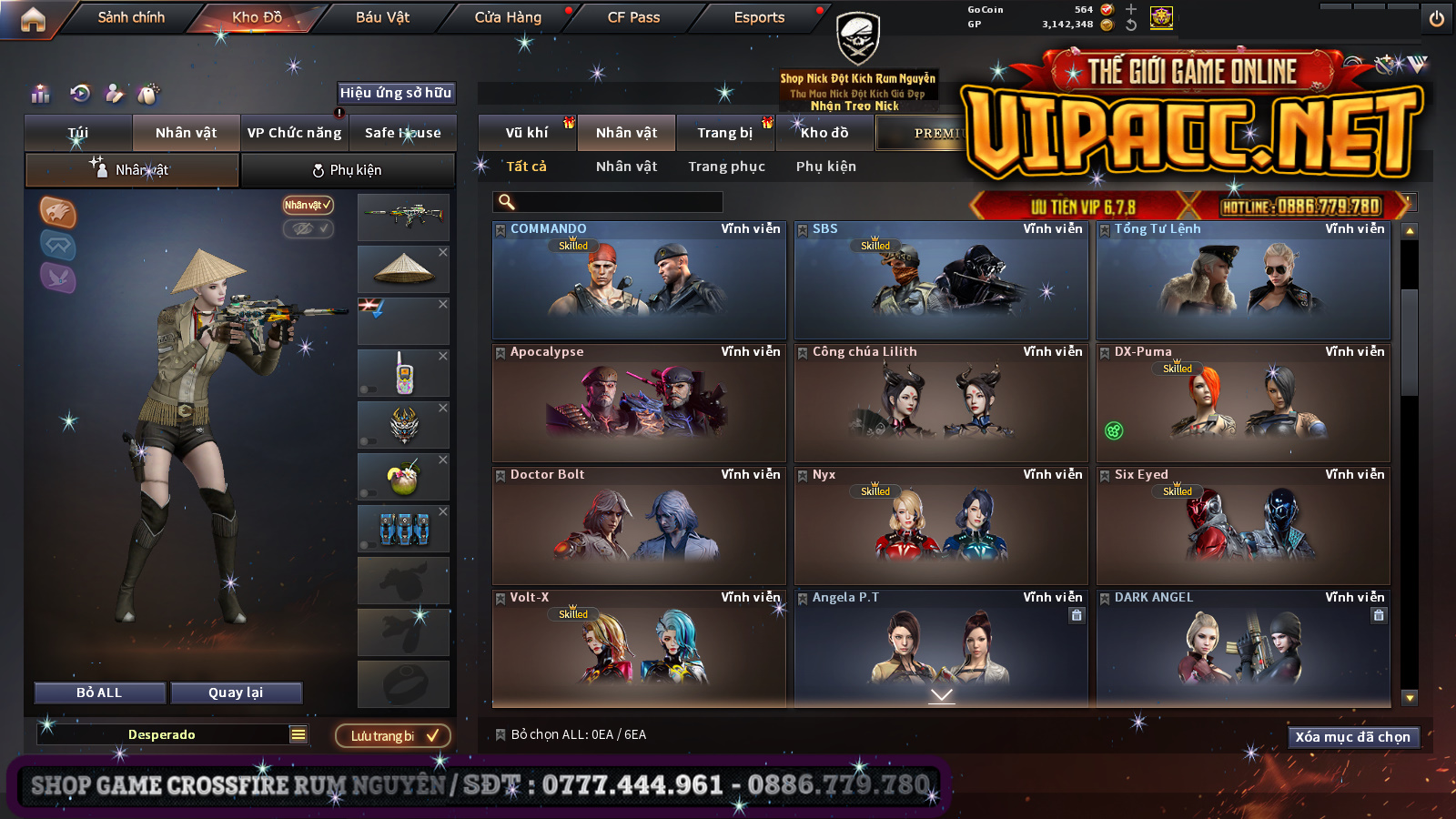The image size is (1456, 819).
Task: Open the Trang bị storage category
Action: click(x=724, y=133)
